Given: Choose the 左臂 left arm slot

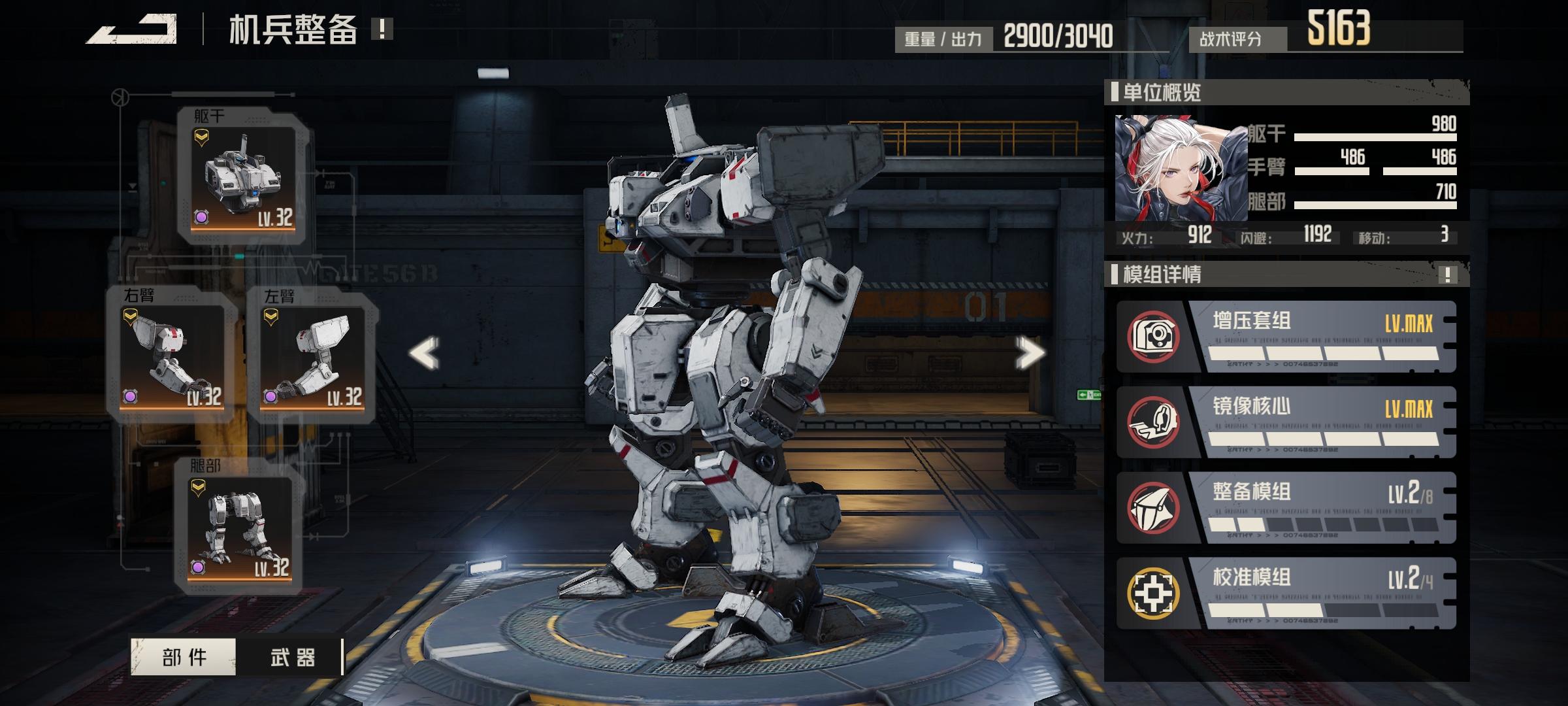Looking at the screenshot, I should [x=312, y=356].
